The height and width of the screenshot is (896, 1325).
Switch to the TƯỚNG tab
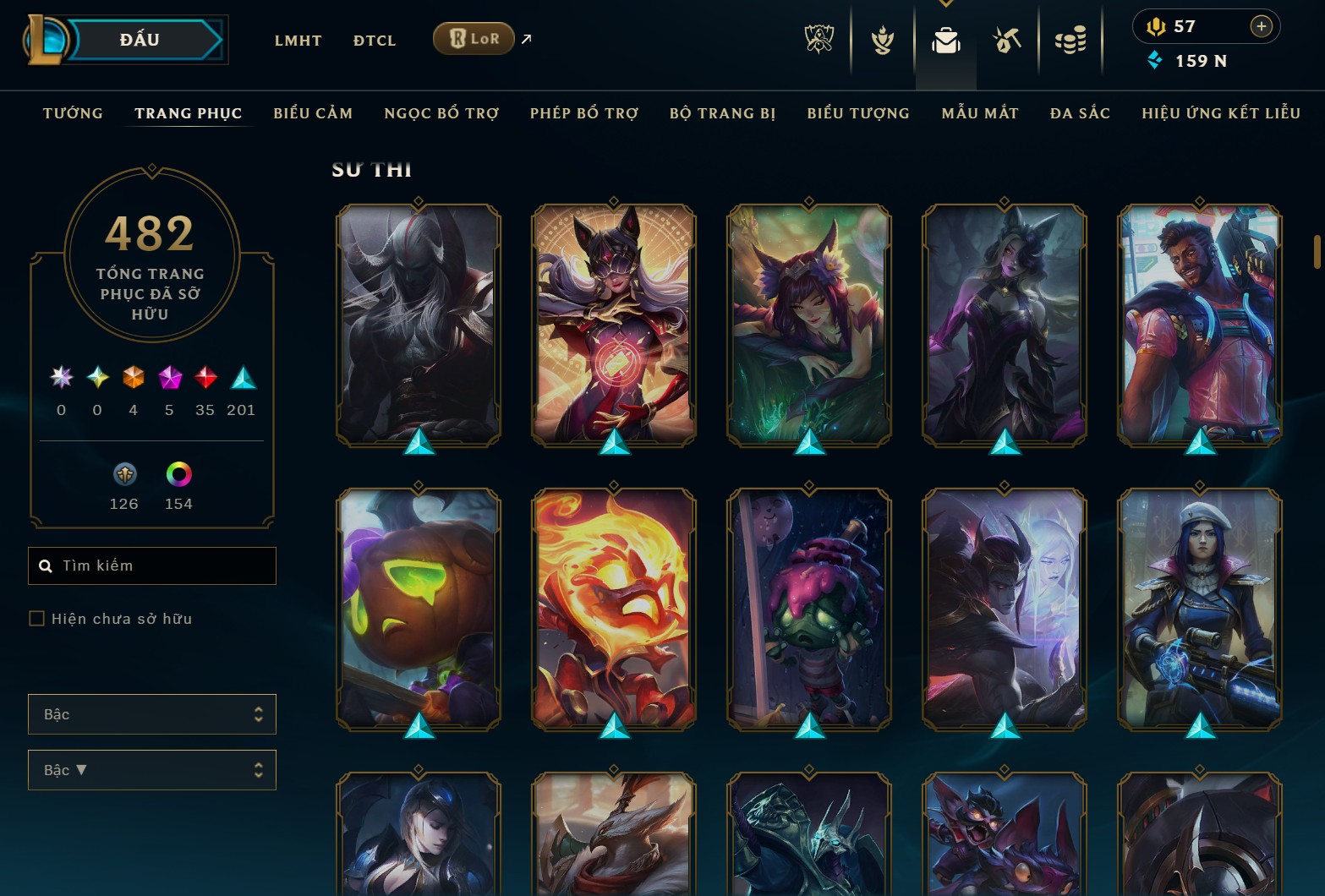(73, 112)
